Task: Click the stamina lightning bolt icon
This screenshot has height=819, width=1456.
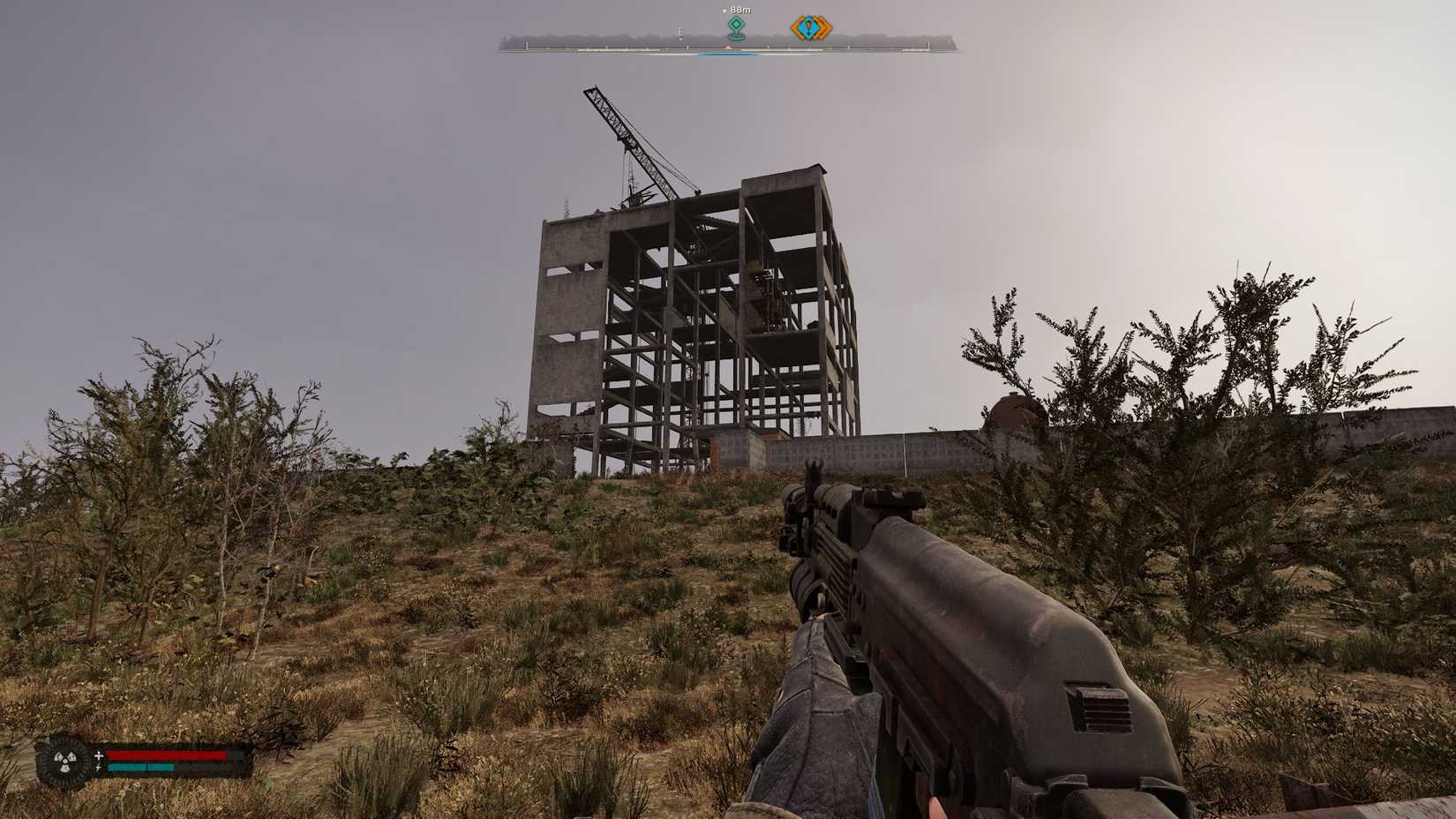Action: pos(97,768)
